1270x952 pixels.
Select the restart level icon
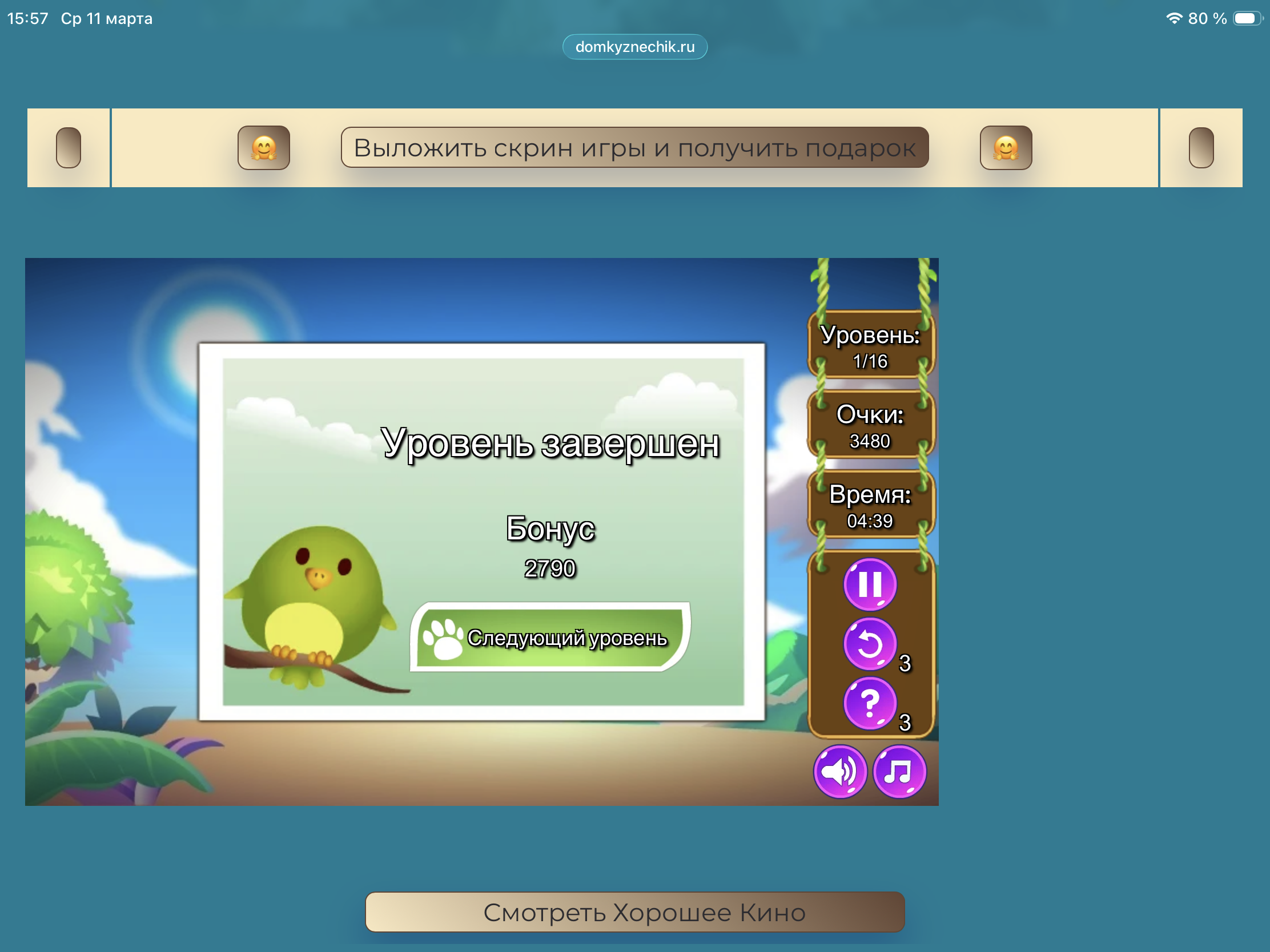(x=870, y=644)
